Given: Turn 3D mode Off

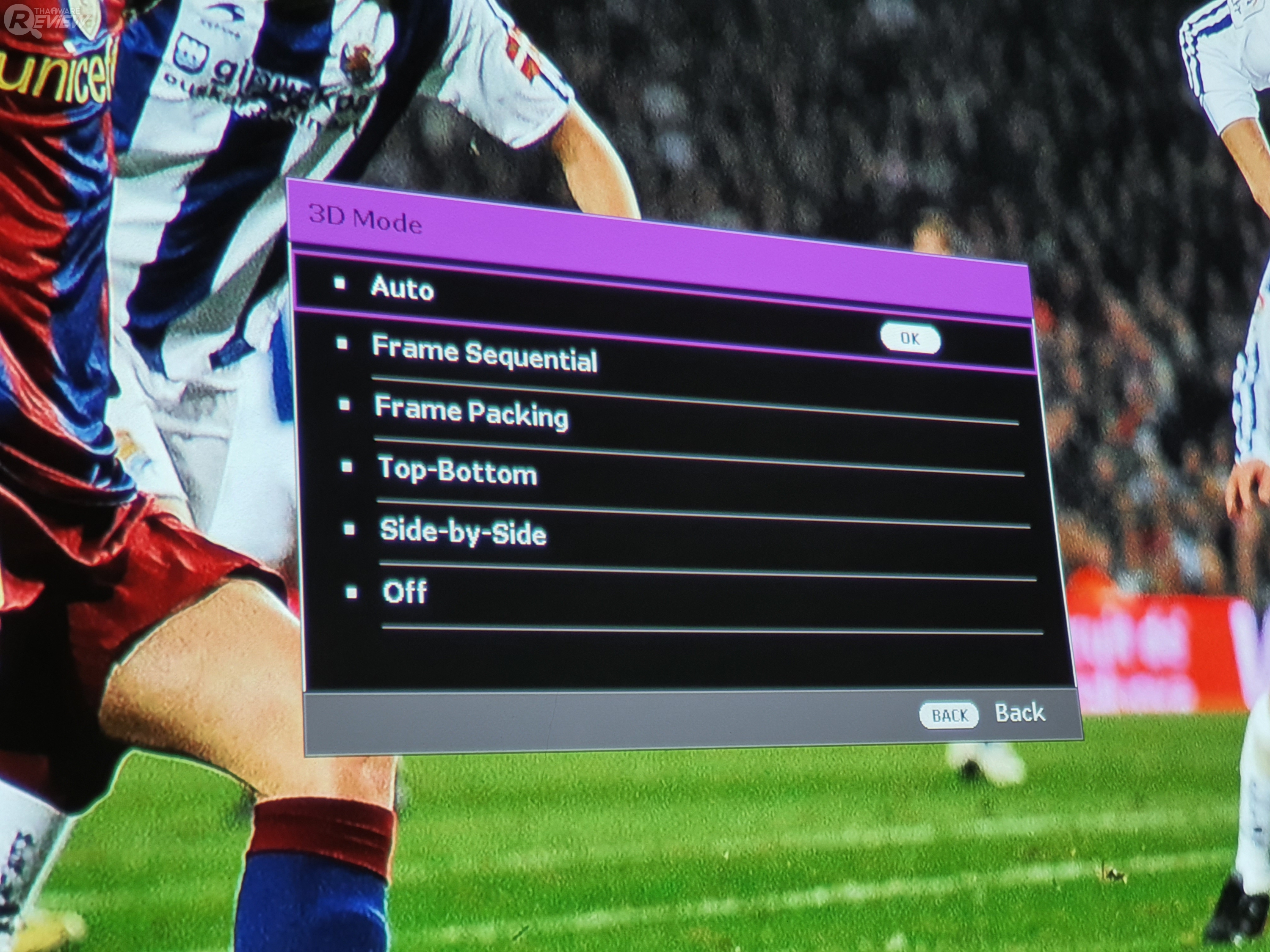Looking at the screenshot, I should tap(404, 591).
